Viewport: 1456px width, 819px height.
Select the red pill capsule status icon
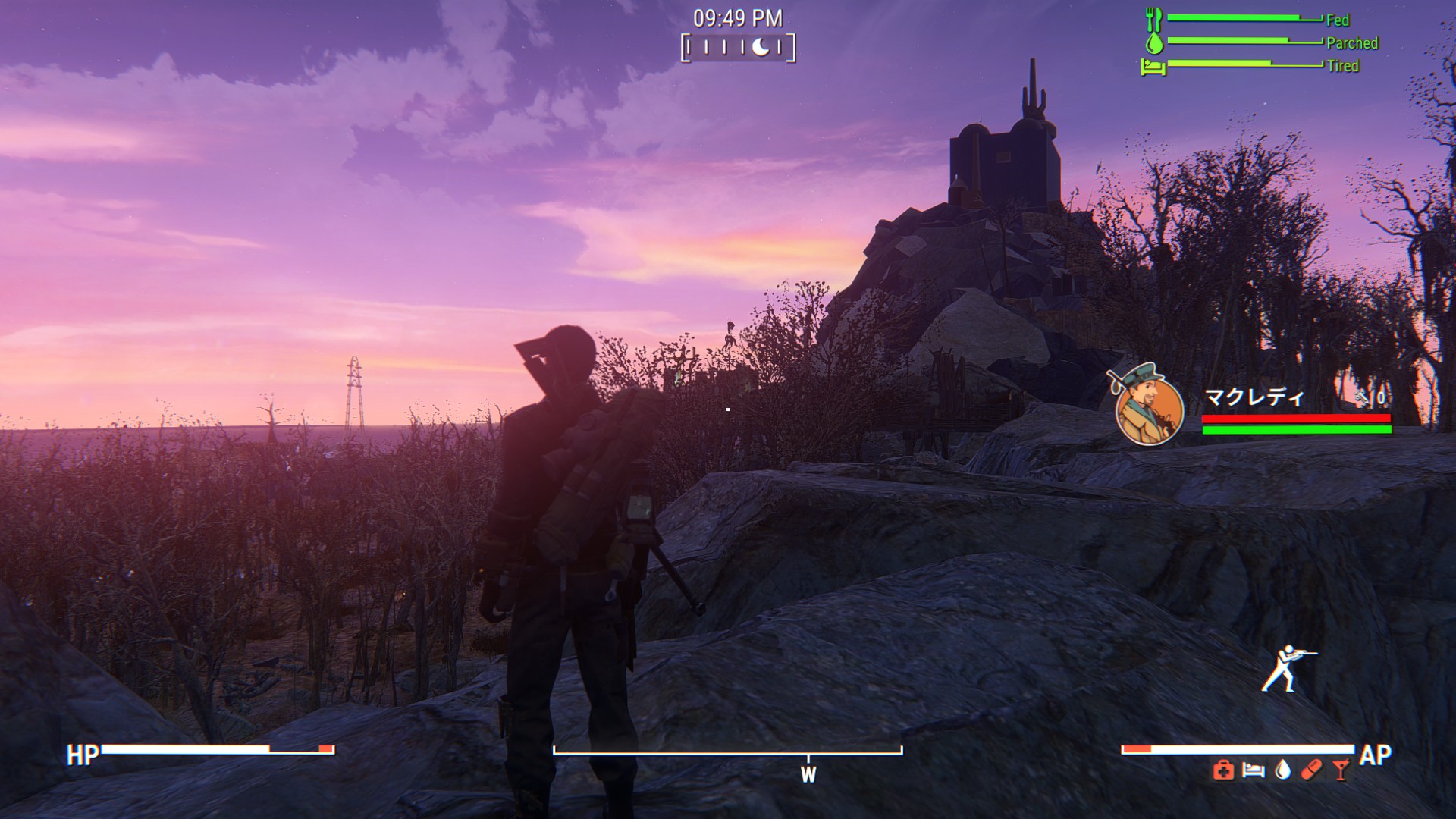(x=1311, y=770)
